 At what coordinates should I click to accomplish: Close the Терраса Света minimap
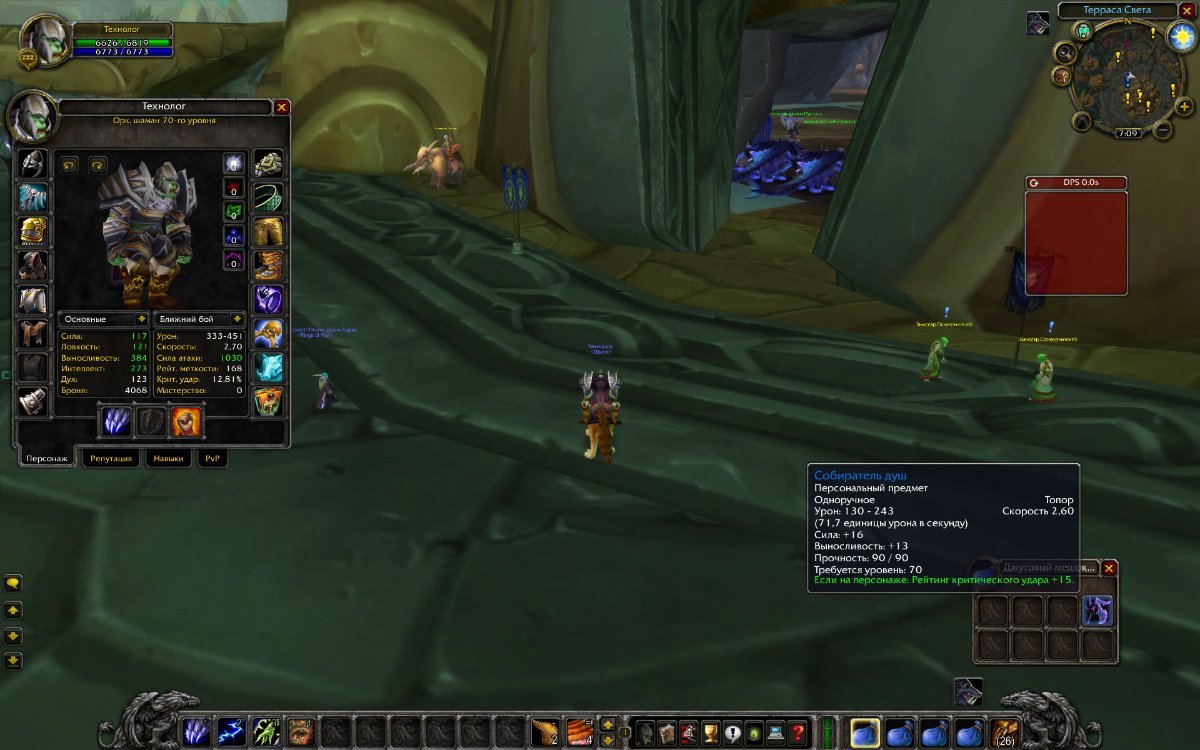[x=1186, y=10]
